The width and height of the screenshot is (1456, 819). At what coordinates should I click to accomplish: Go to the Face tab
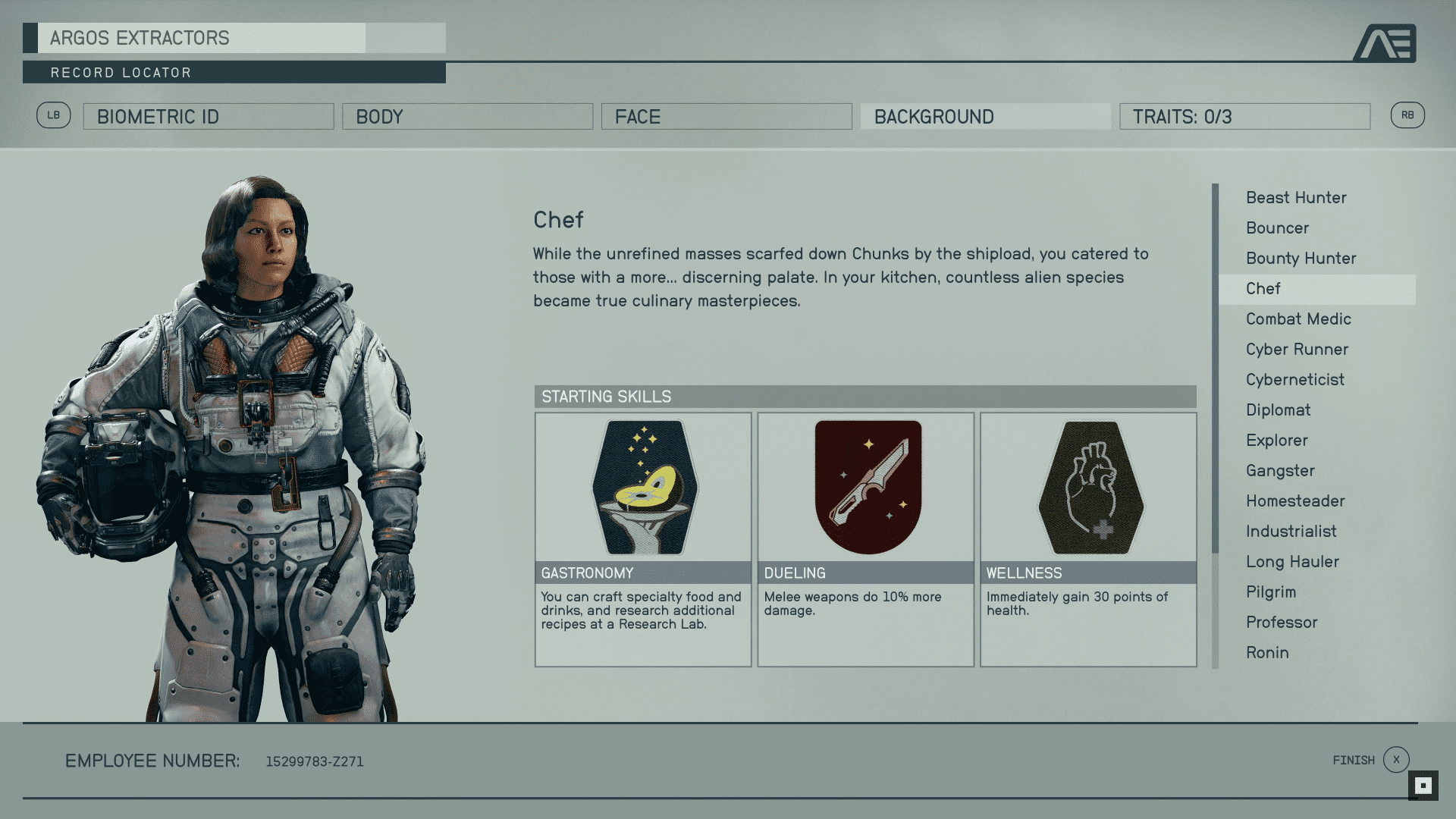pyautogui.click(x=726, y=117)
